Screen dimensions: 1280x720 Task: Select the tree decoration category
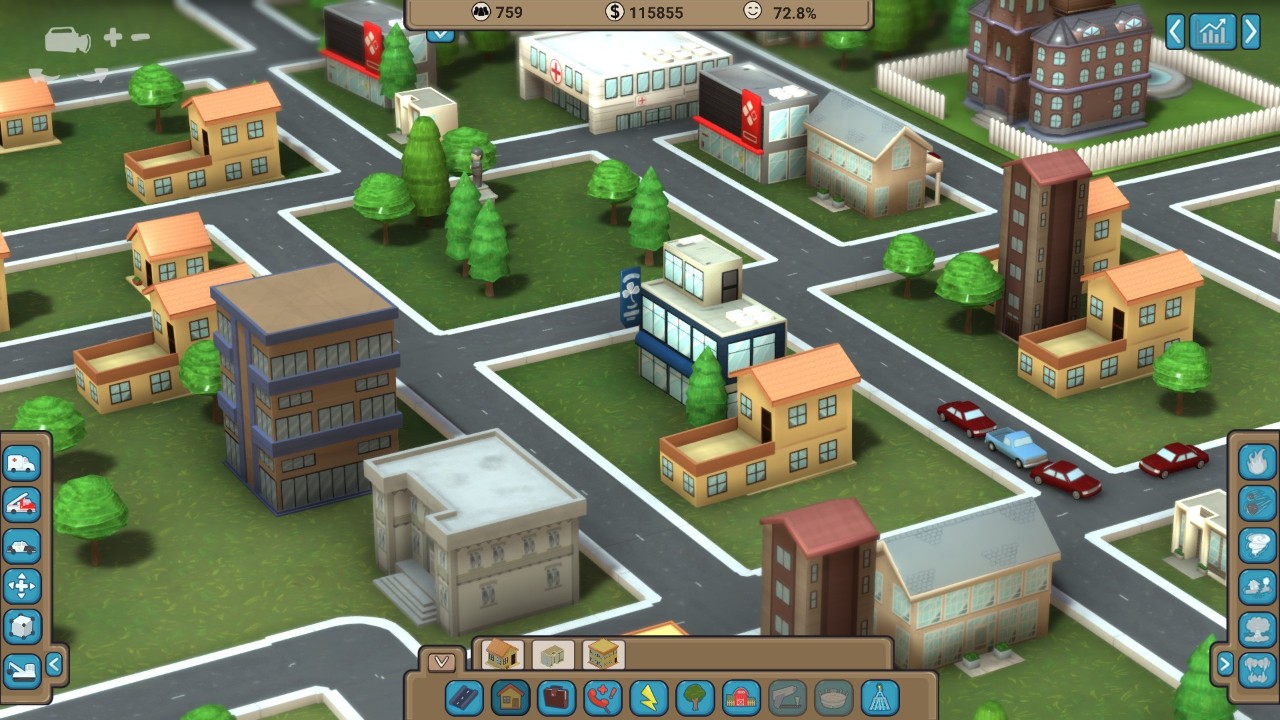696,697
